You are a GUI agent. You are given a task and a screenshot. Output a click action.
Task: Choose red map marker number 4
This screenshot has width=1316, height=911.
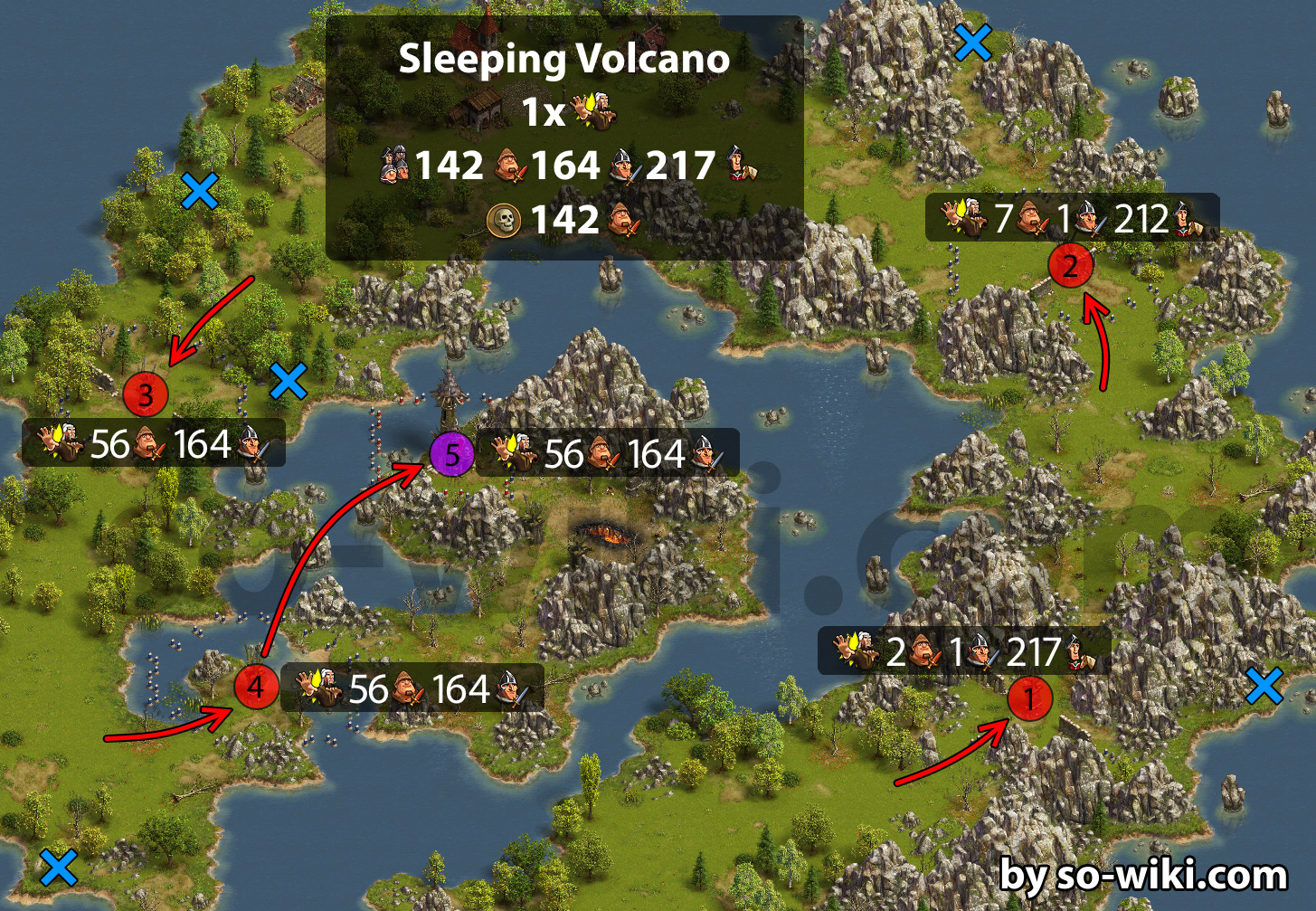click(256, 687)
